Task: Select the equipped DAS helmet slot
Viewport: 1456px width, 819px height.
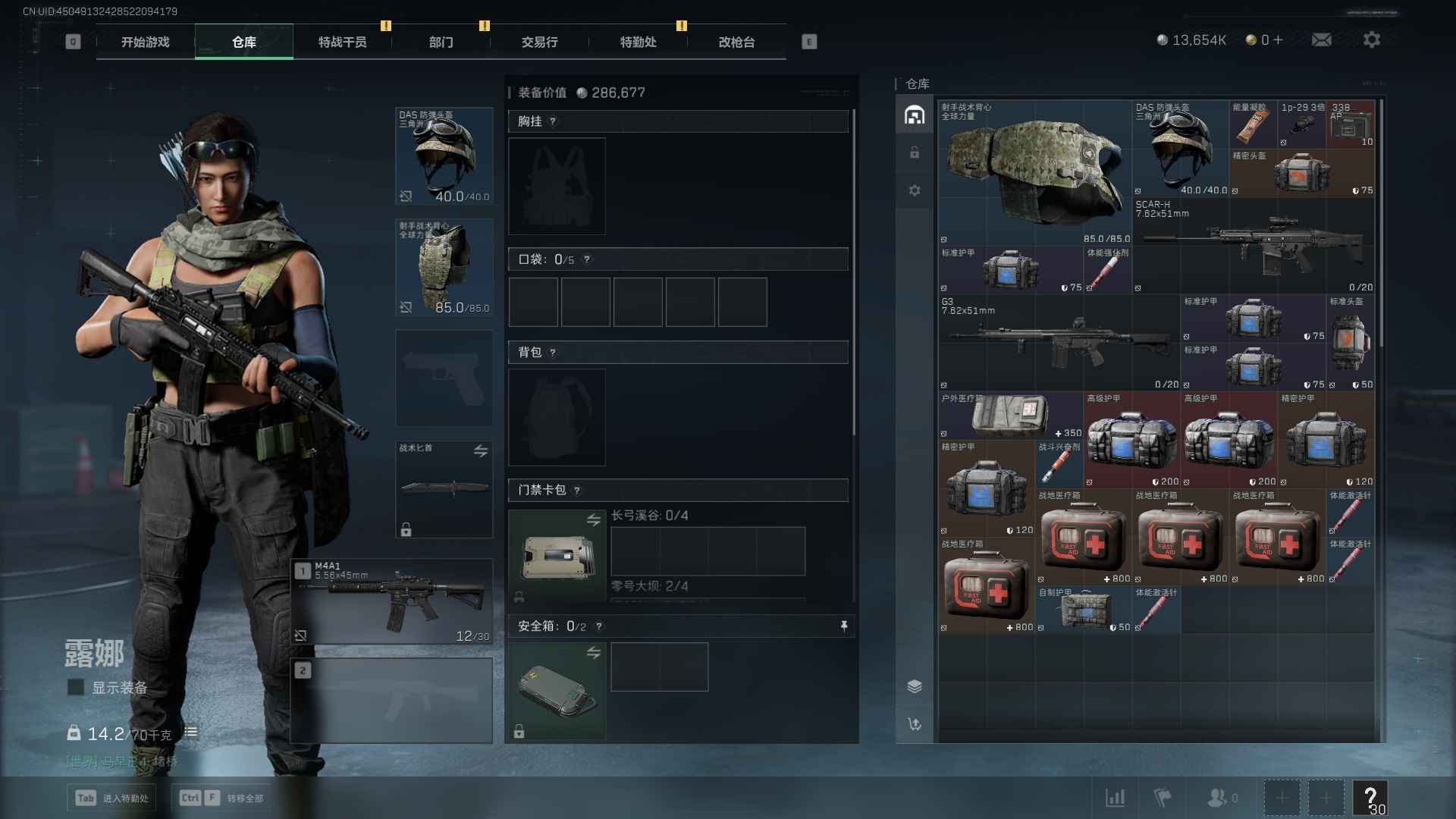Action: 444,156
